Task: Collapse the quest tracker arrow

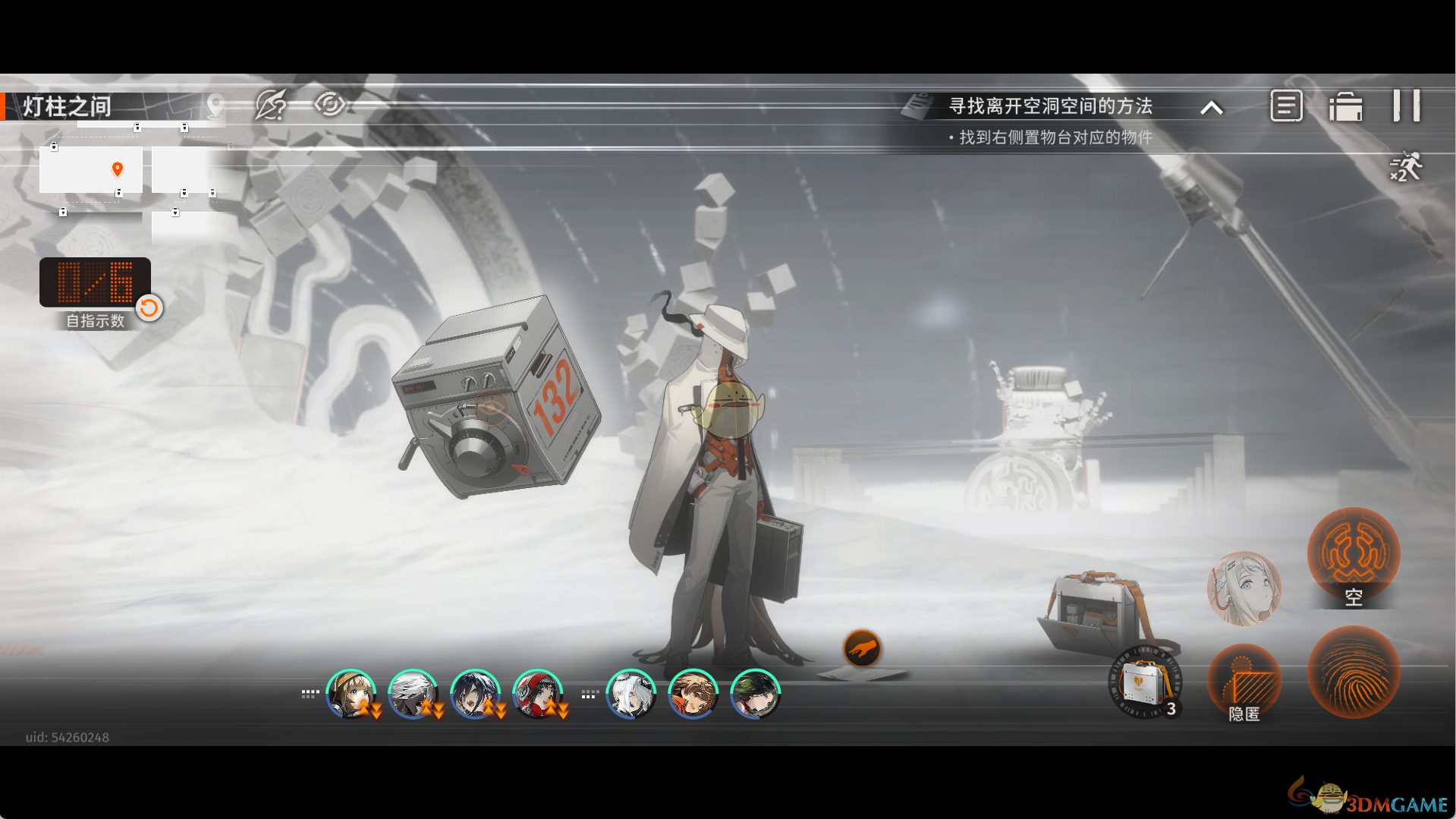Action: [x=1212, y=108]
